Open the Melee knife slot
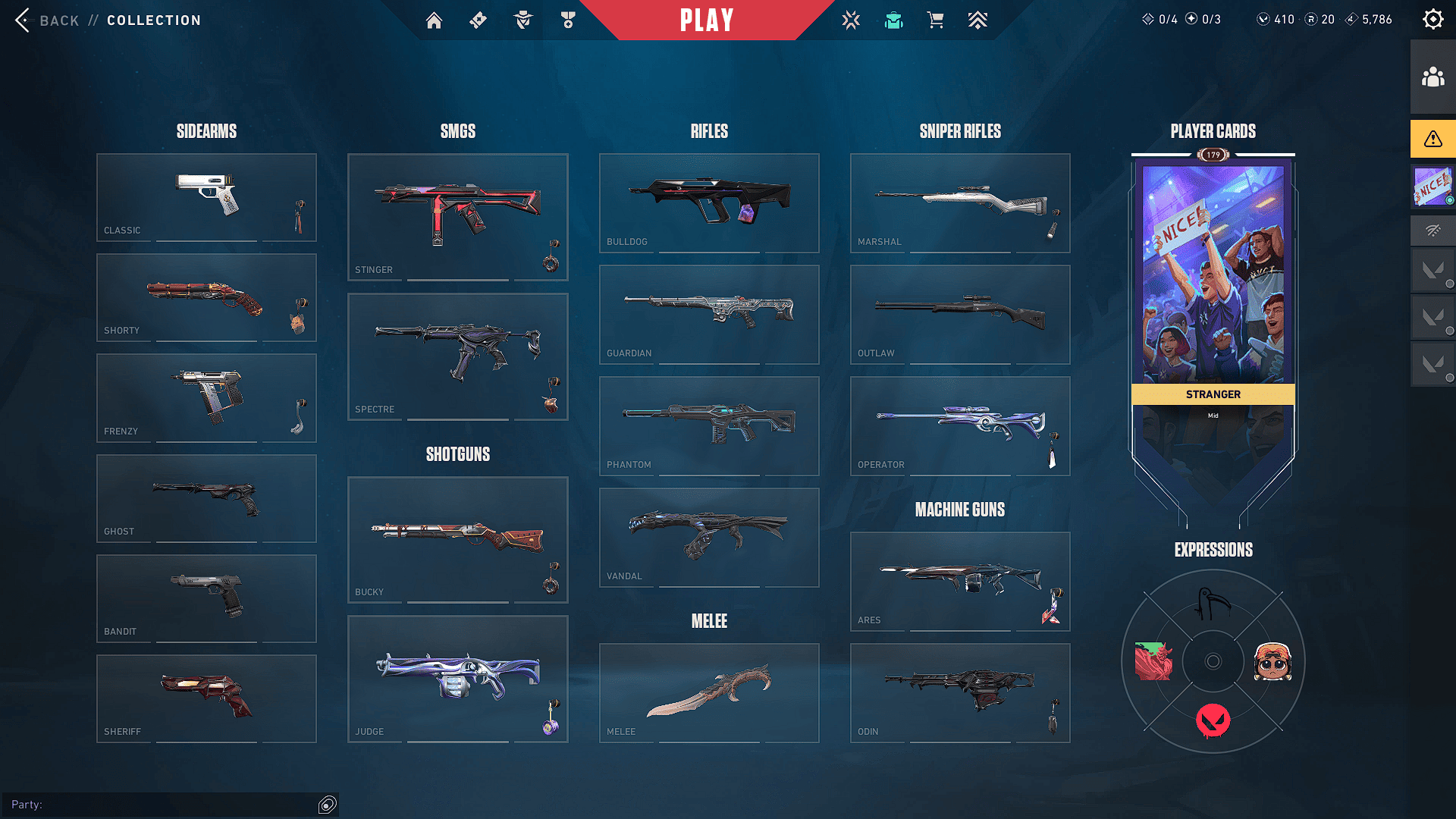The image size is (1456, 819). coord(709,692)
